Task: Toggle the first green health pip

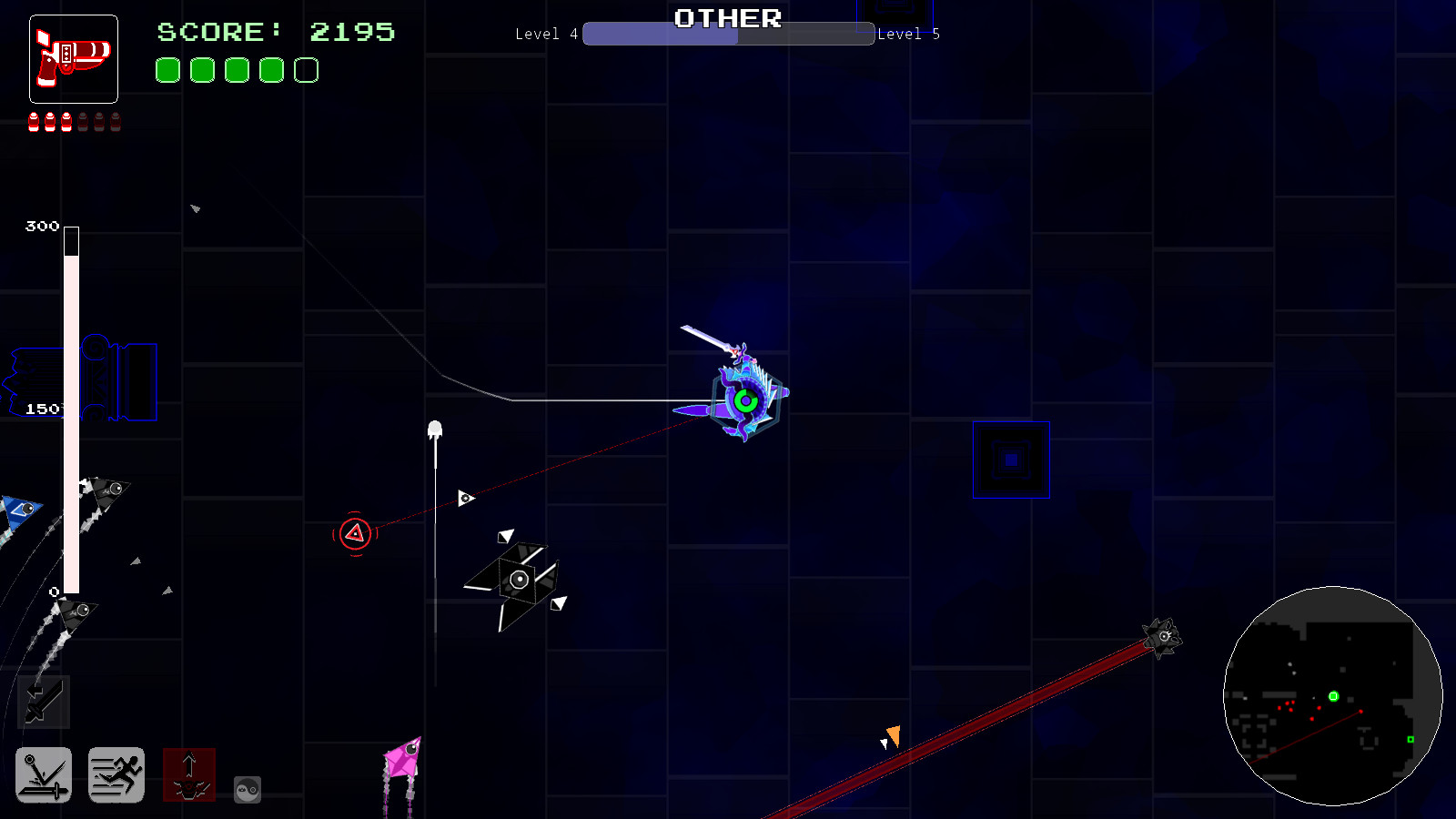Action: click(167, 70)
